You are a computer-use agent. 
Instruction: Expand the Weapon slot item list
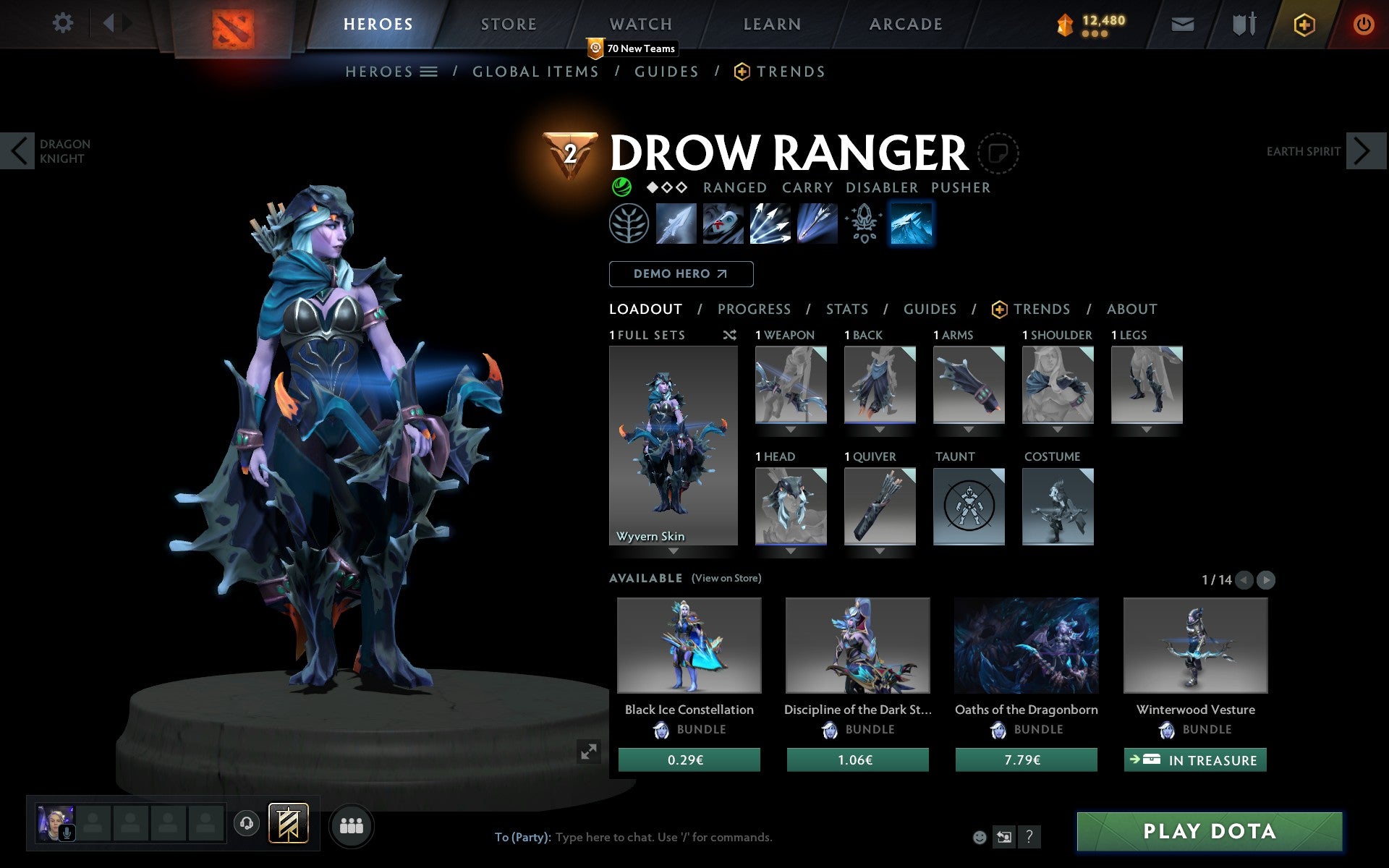point(790,428)
